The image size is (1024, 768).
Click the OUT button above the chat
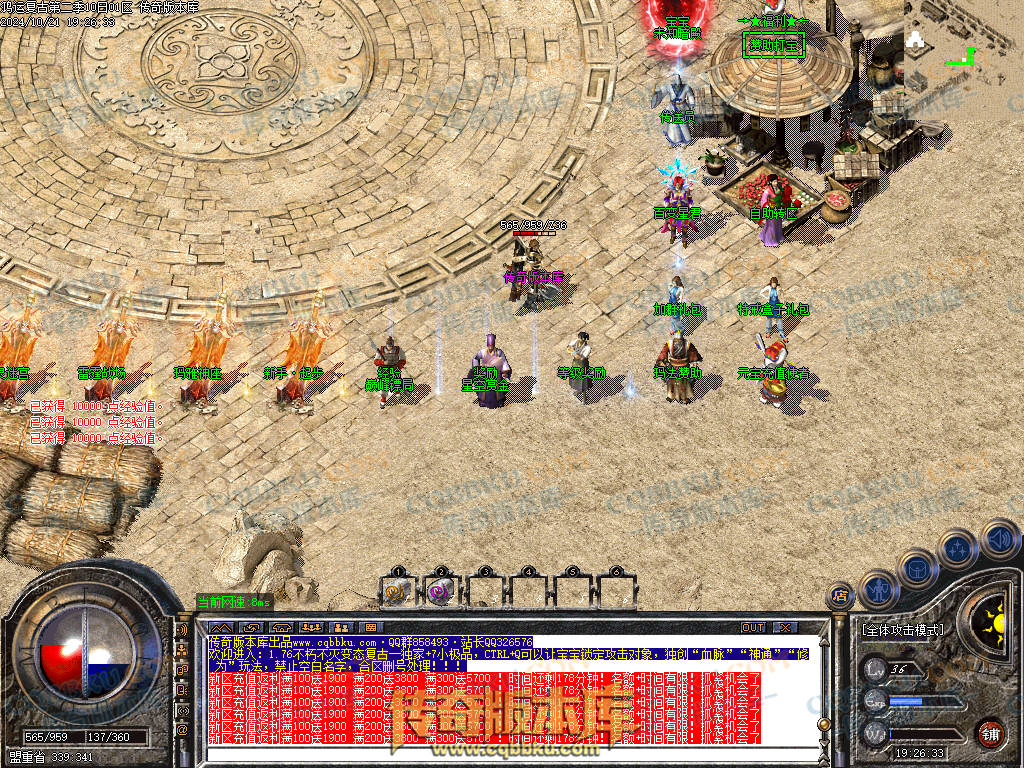pos(753,628)
